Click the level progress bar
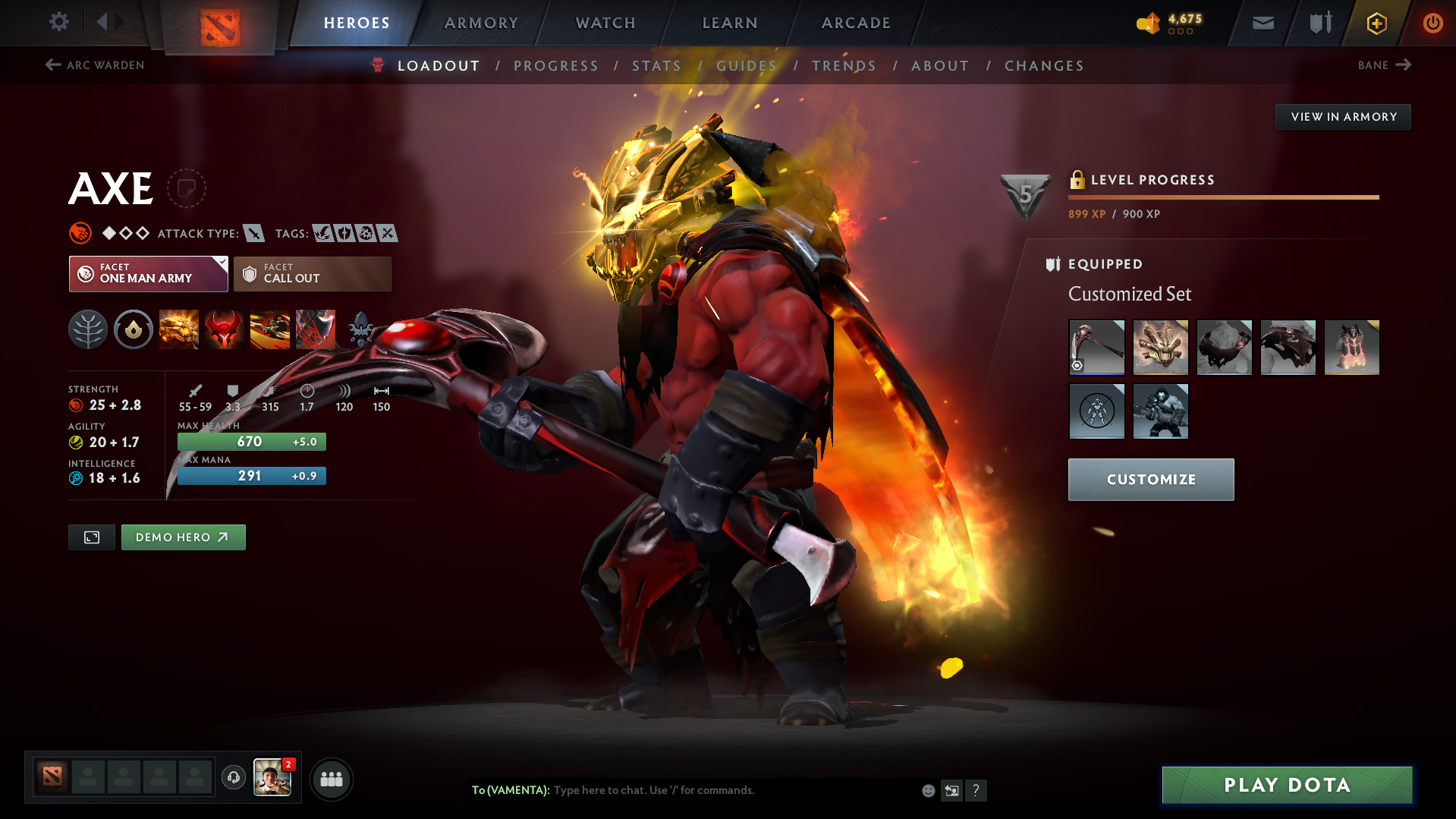1456x819 pixels. pyautogui.click(x=1223, y=197)
